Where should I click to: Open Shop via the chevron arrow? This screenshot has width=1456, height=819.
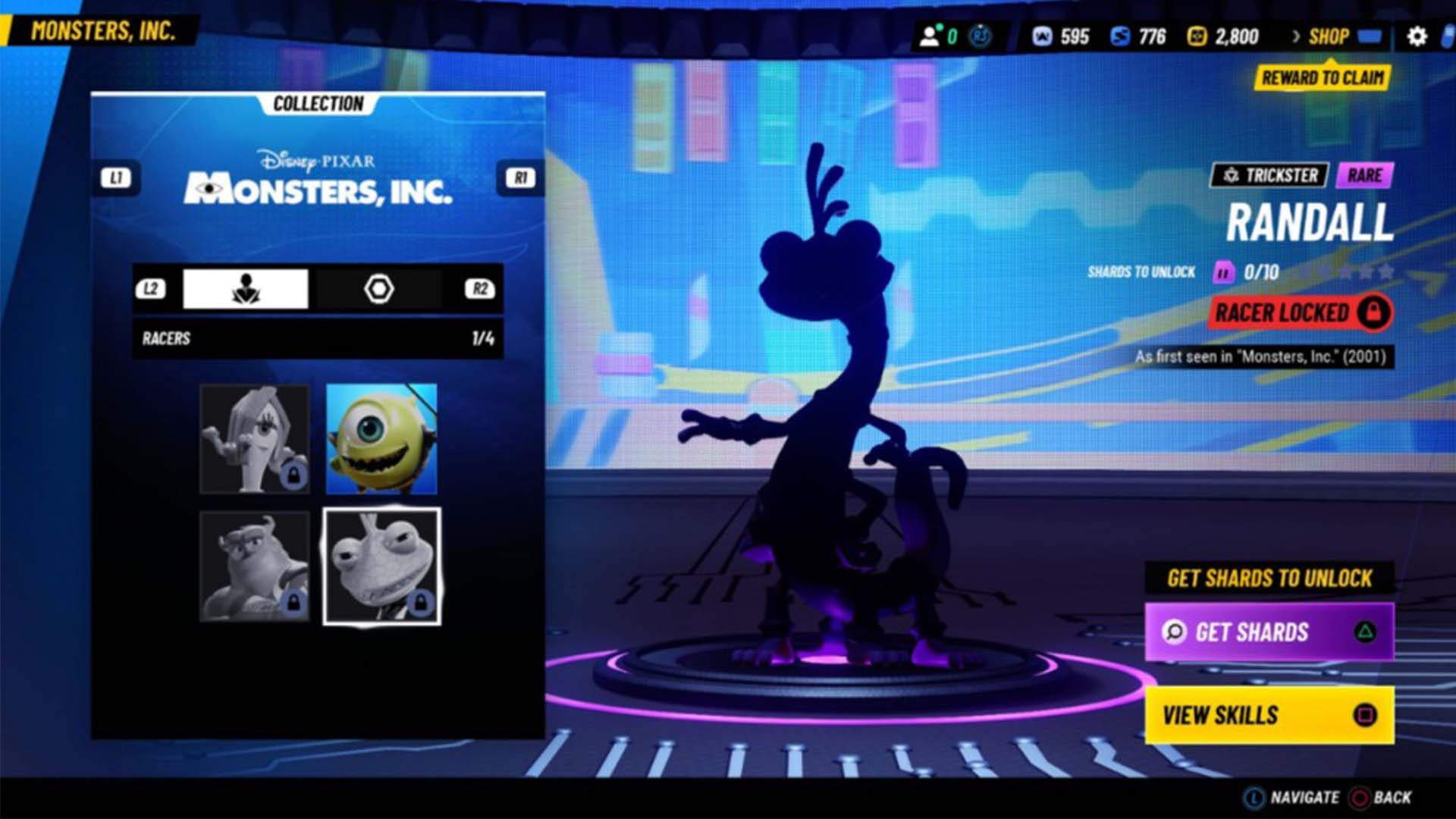[1296, 36]
